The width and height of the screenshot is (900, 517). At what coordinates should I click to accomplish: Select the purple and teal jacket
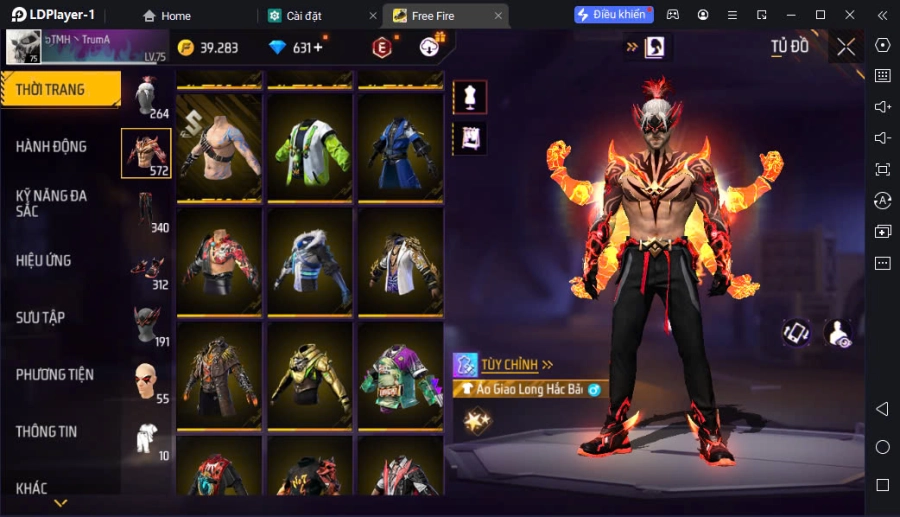point(400,376)
